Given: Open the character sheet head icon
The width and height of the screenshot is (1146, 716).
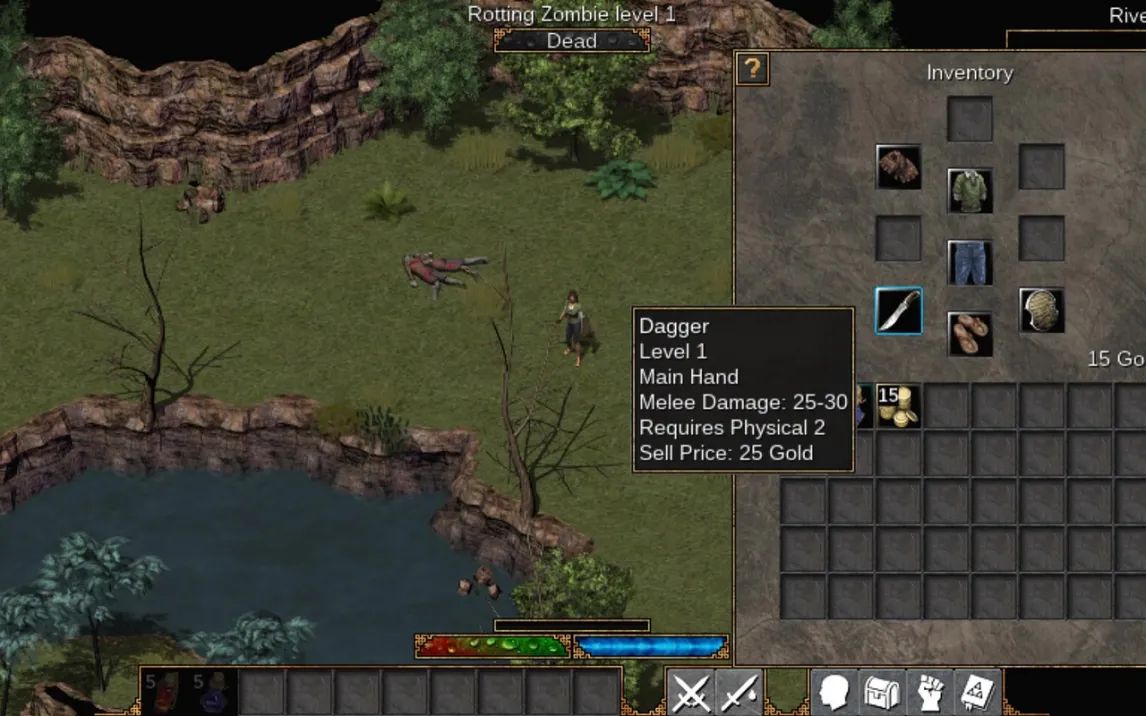Looking at the screenshot, I should pyautogui.click(x=834, y=691).
